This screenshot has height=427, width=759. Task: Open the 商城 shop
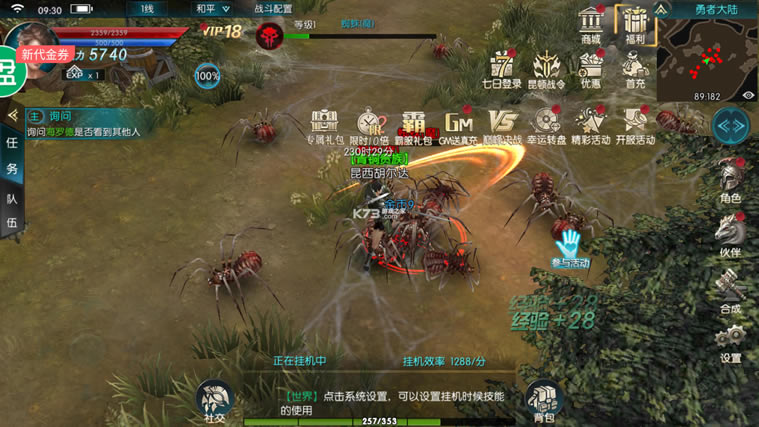coord(591,24)
